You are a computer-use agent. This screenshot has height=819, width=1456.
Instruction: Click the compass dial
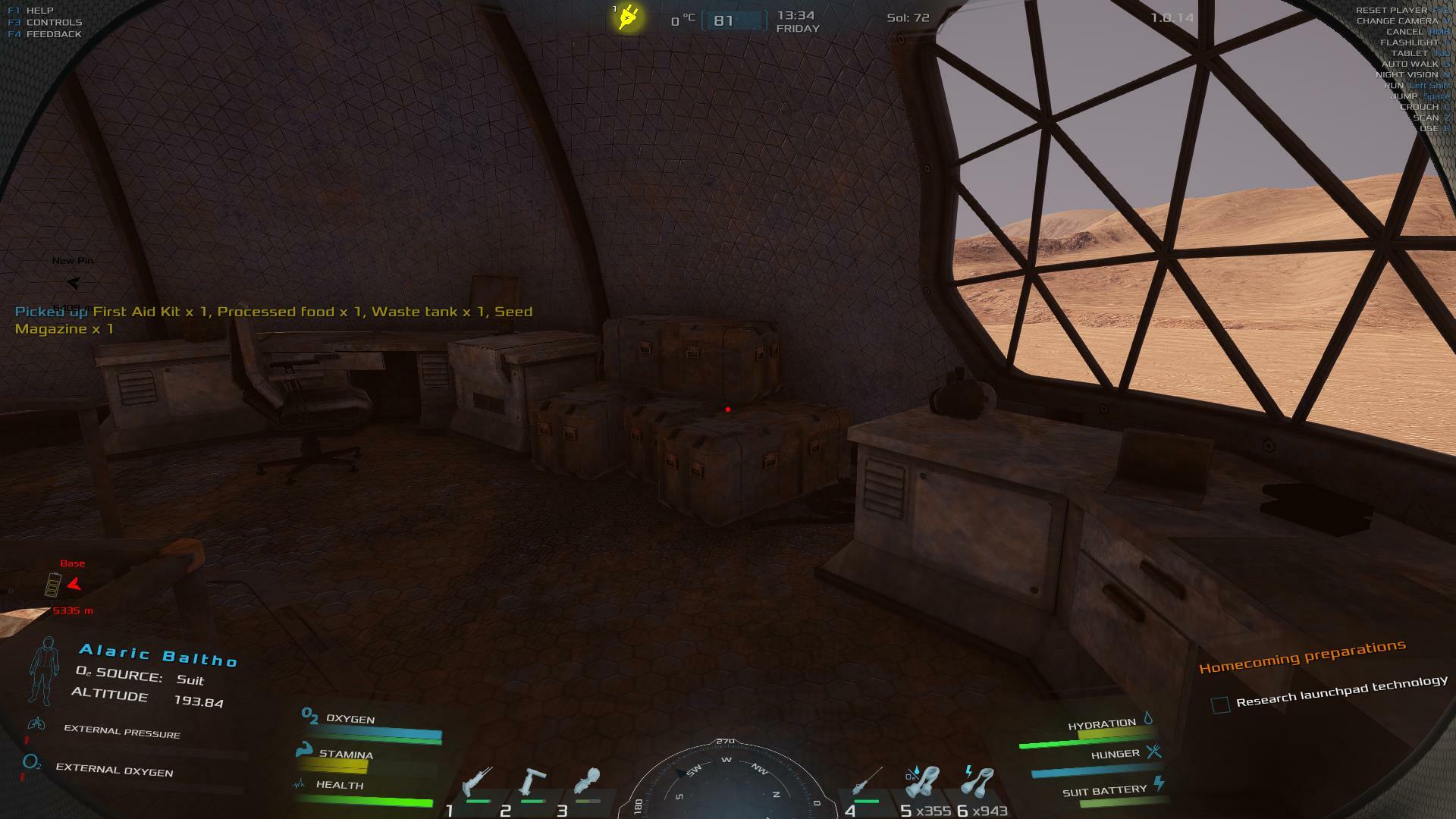[x=726, y=785]
